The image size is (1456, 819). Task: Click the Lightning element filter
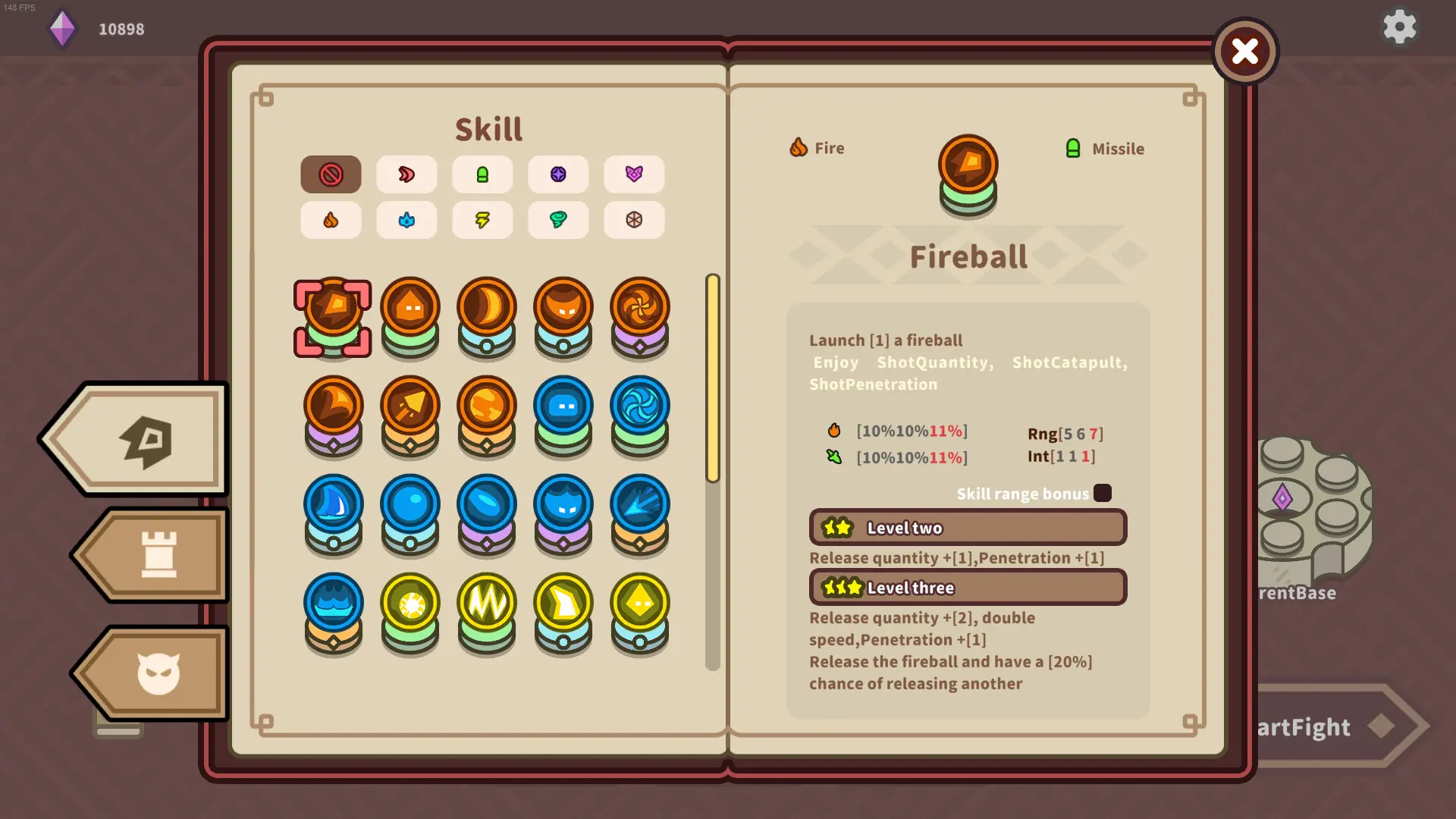tap(483, 220)
